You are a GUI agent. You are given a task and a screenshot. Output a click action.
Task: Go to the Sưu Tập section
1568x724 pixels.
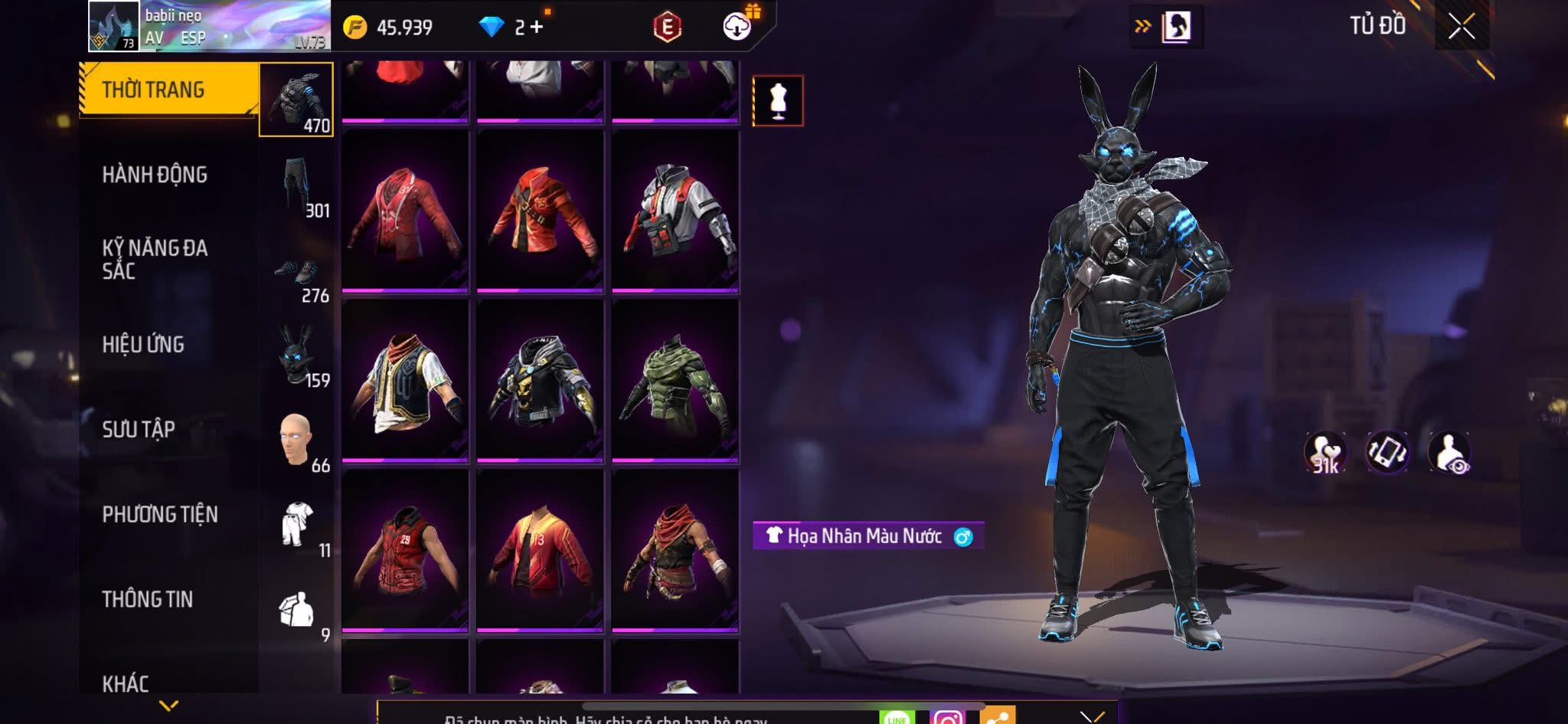(x=139, y=430)
